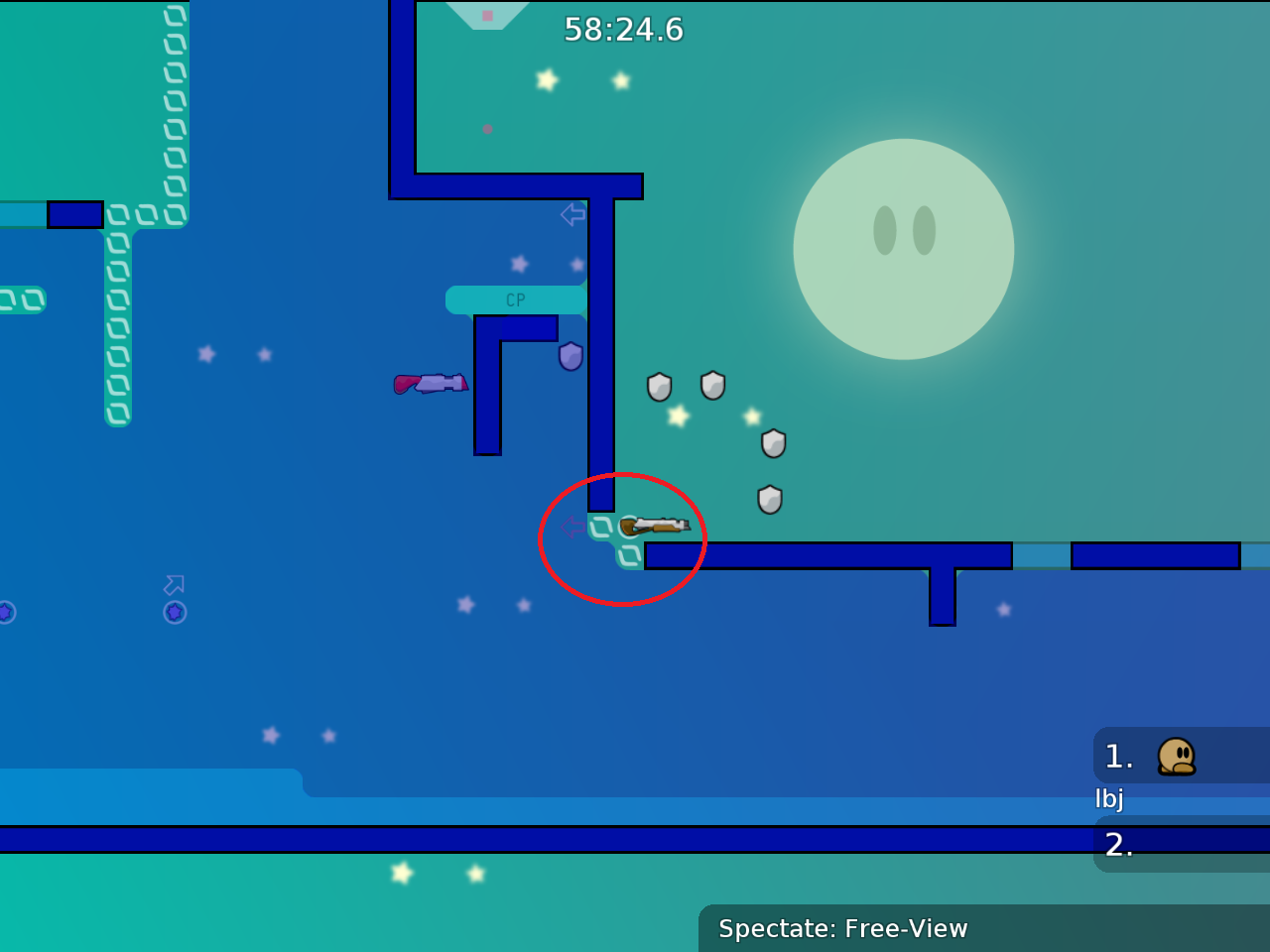Open the CP checkpoint marker
The width and height of the screenshot is (1270, 952).
515,299
